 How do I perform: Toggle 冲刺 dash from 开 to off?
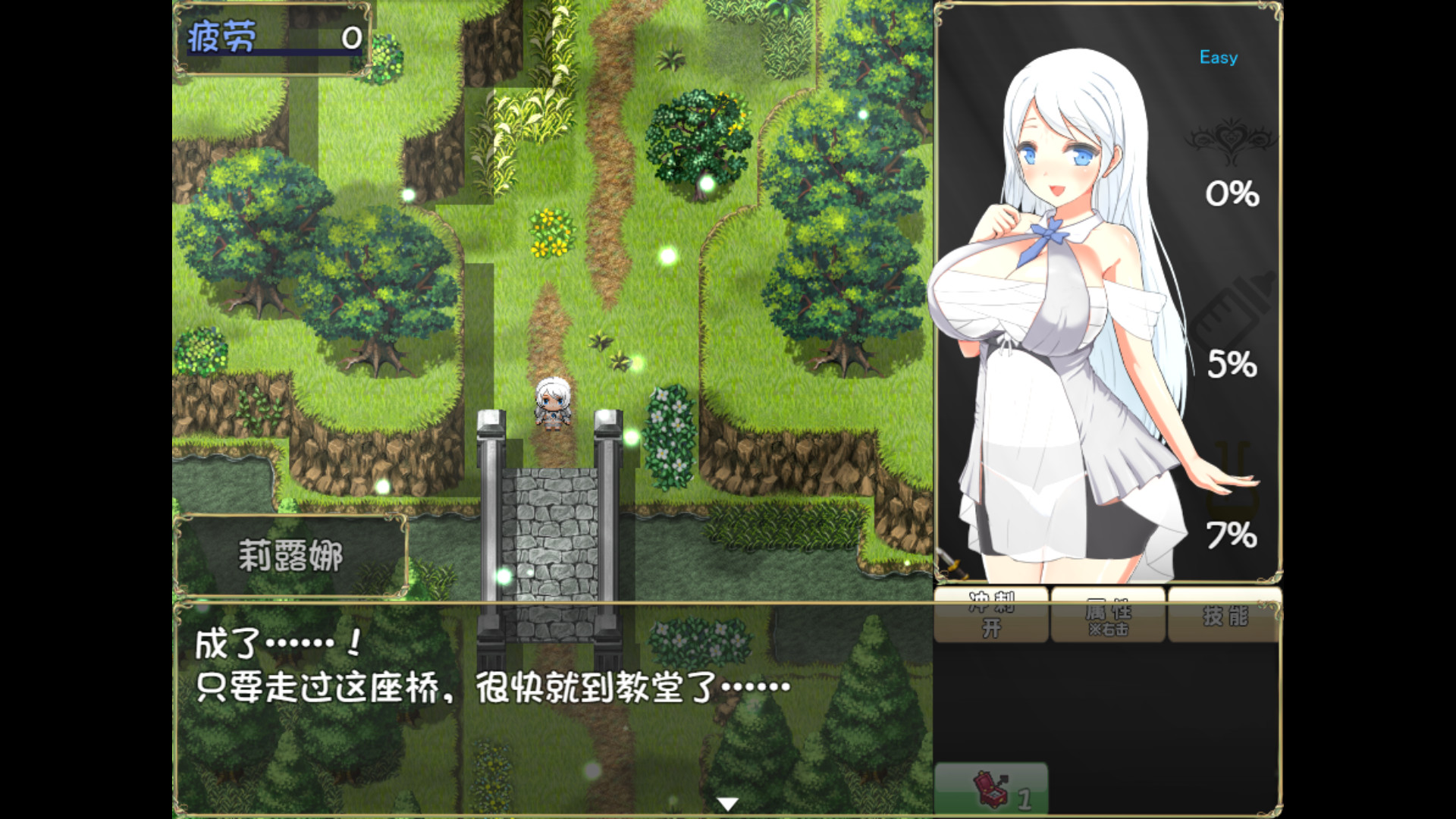[991, 614]
